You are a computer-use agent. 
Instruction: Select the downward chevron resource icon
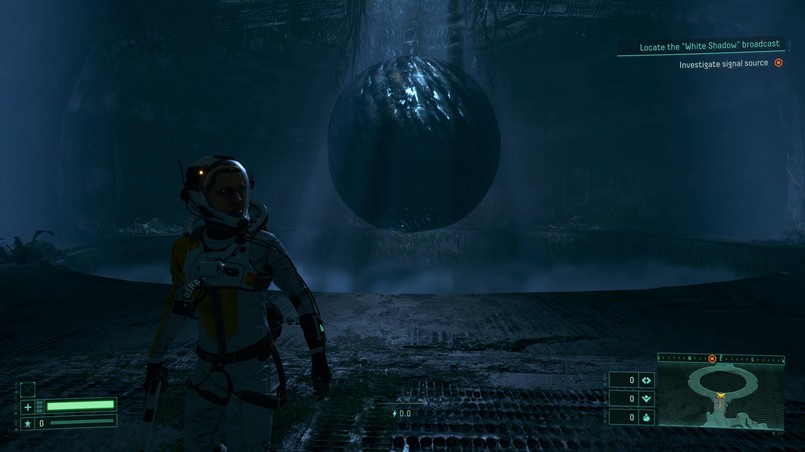tap(646, 398)
